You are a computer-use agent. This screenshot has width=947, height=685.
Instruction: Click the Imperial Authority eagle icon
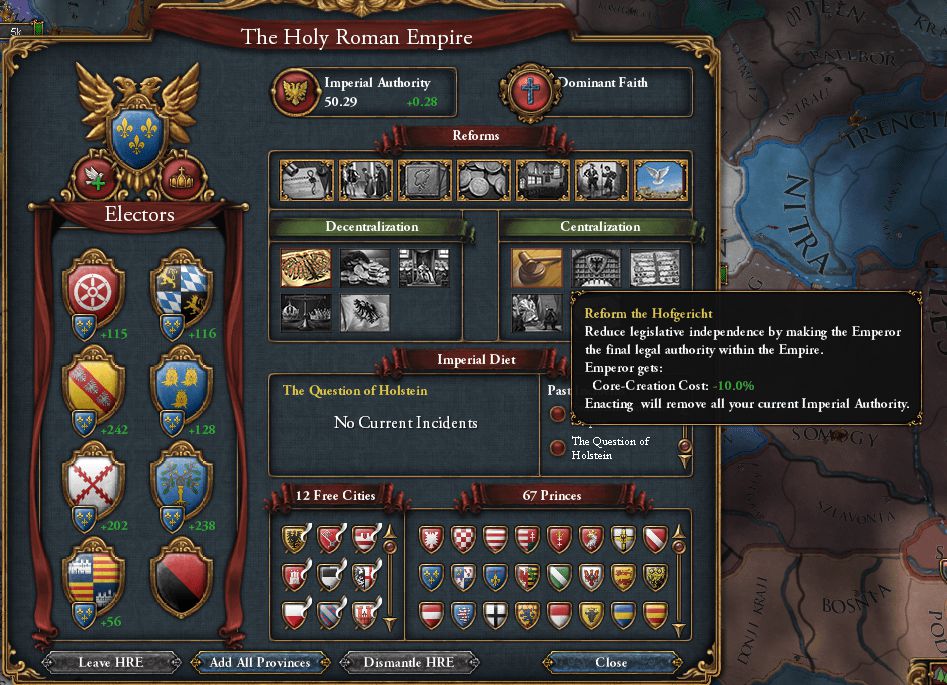(x=295, y=92)
